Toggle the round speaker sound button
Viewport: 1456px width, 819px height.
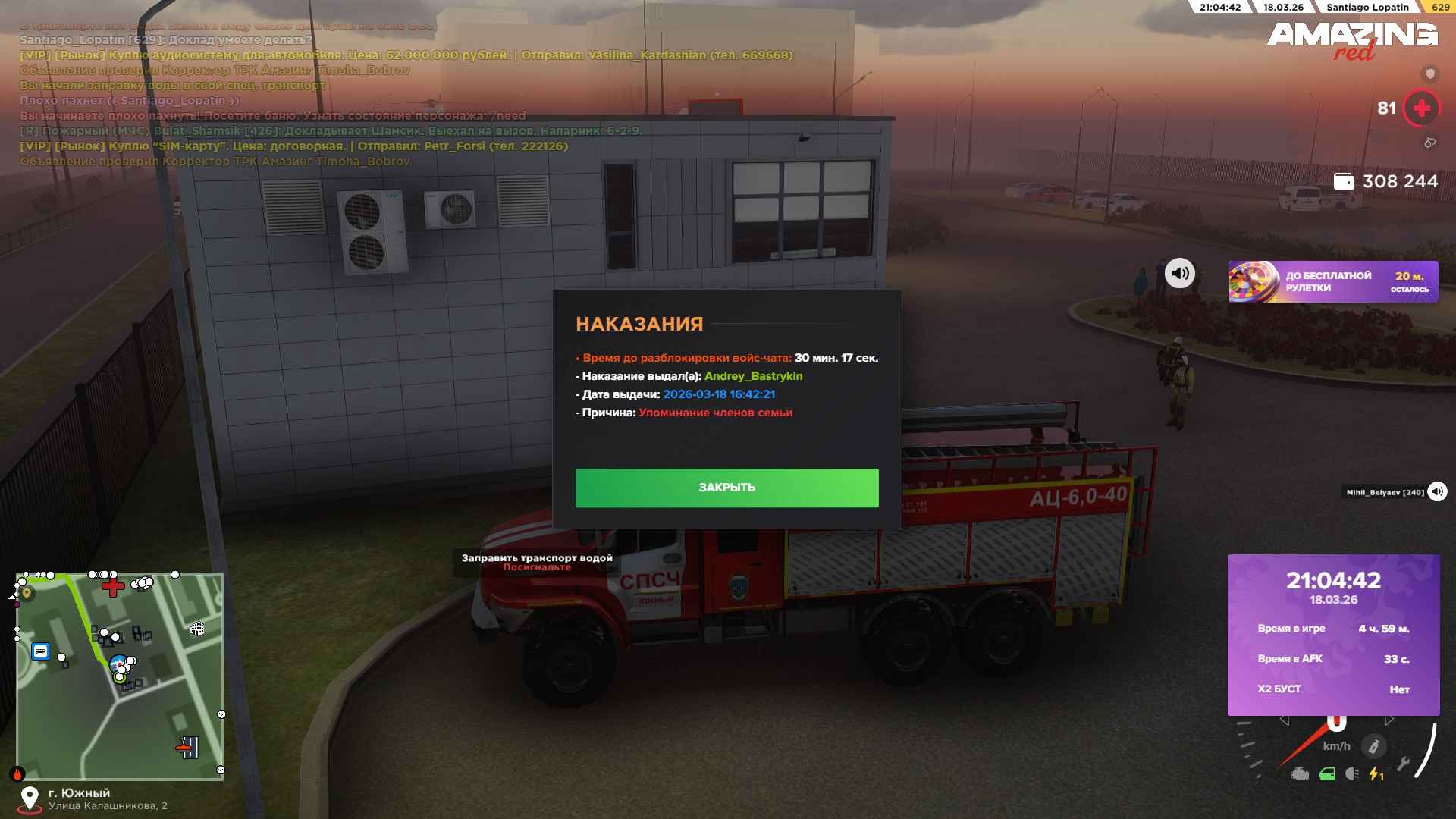(x=1180, y=273)
